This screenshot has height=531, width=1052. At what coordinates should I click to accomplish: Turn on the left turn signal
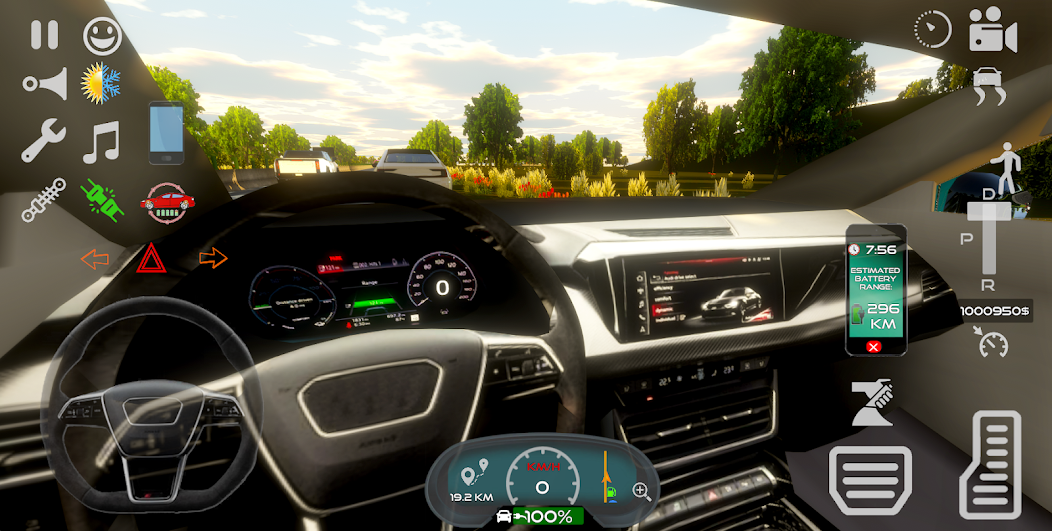(x=95, y=259)
